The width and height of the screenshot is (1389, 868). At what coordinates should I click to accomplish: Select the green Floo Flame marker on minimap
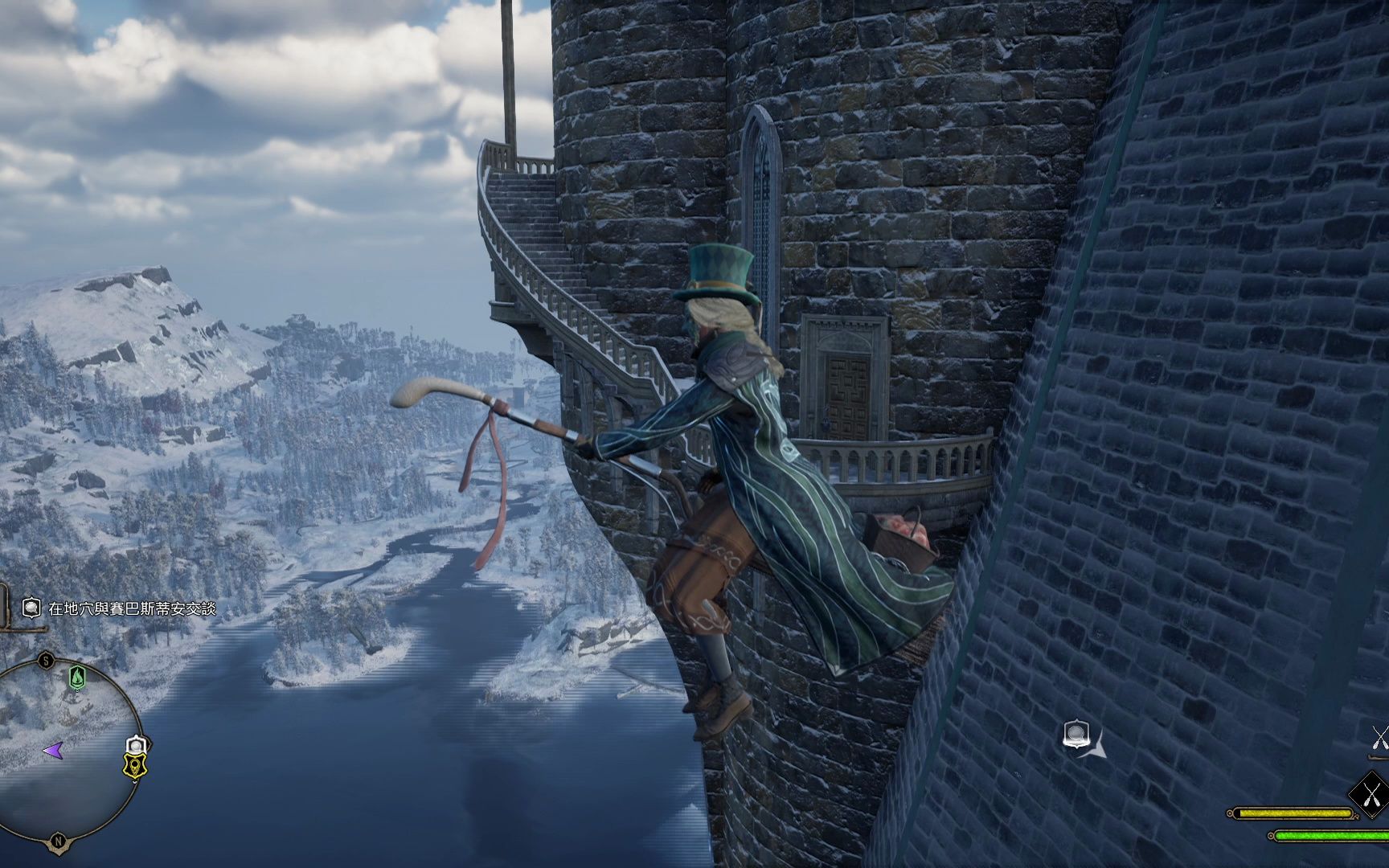coord(77,677)
